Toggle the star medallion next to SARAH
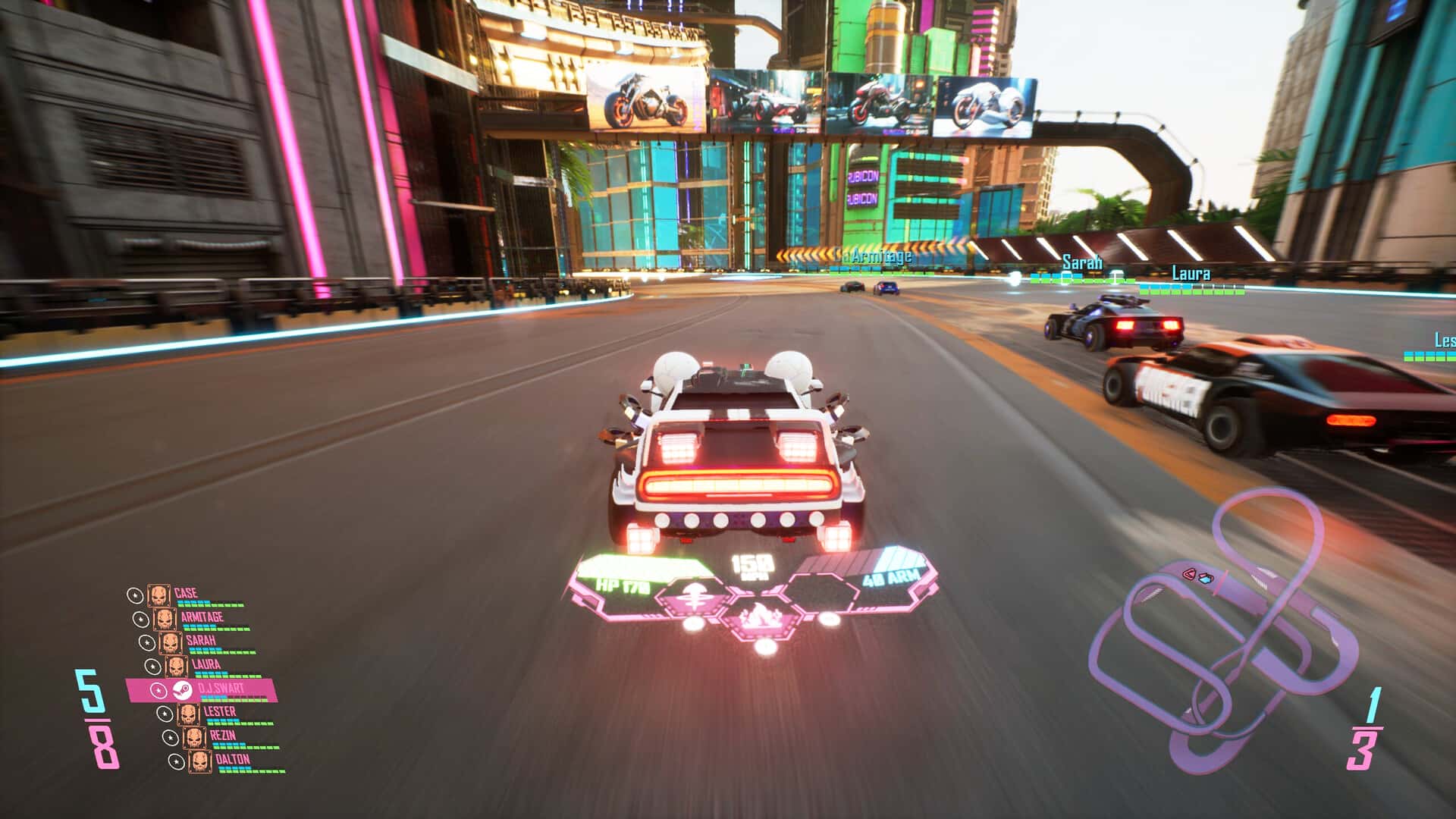Image resolution: width=1456 pixels, height=819 pixels. (147, 642)
